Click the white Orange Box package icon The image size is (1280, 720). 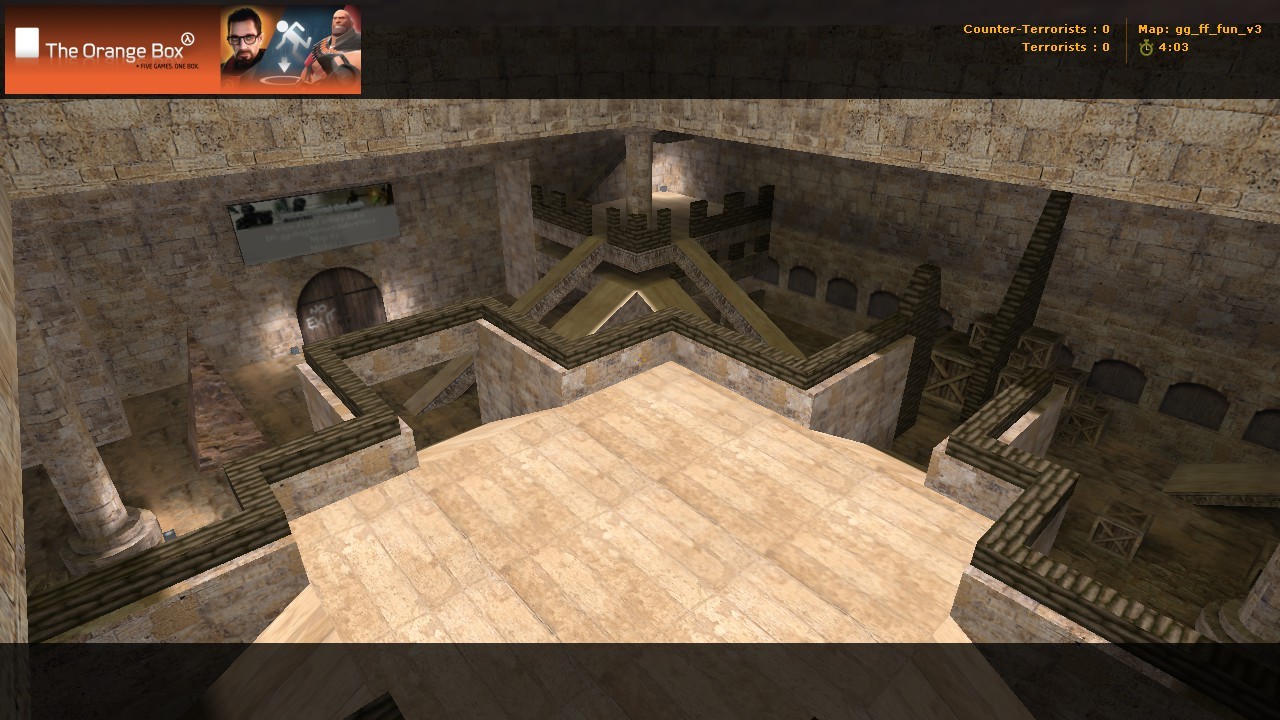tap(26, 43)
